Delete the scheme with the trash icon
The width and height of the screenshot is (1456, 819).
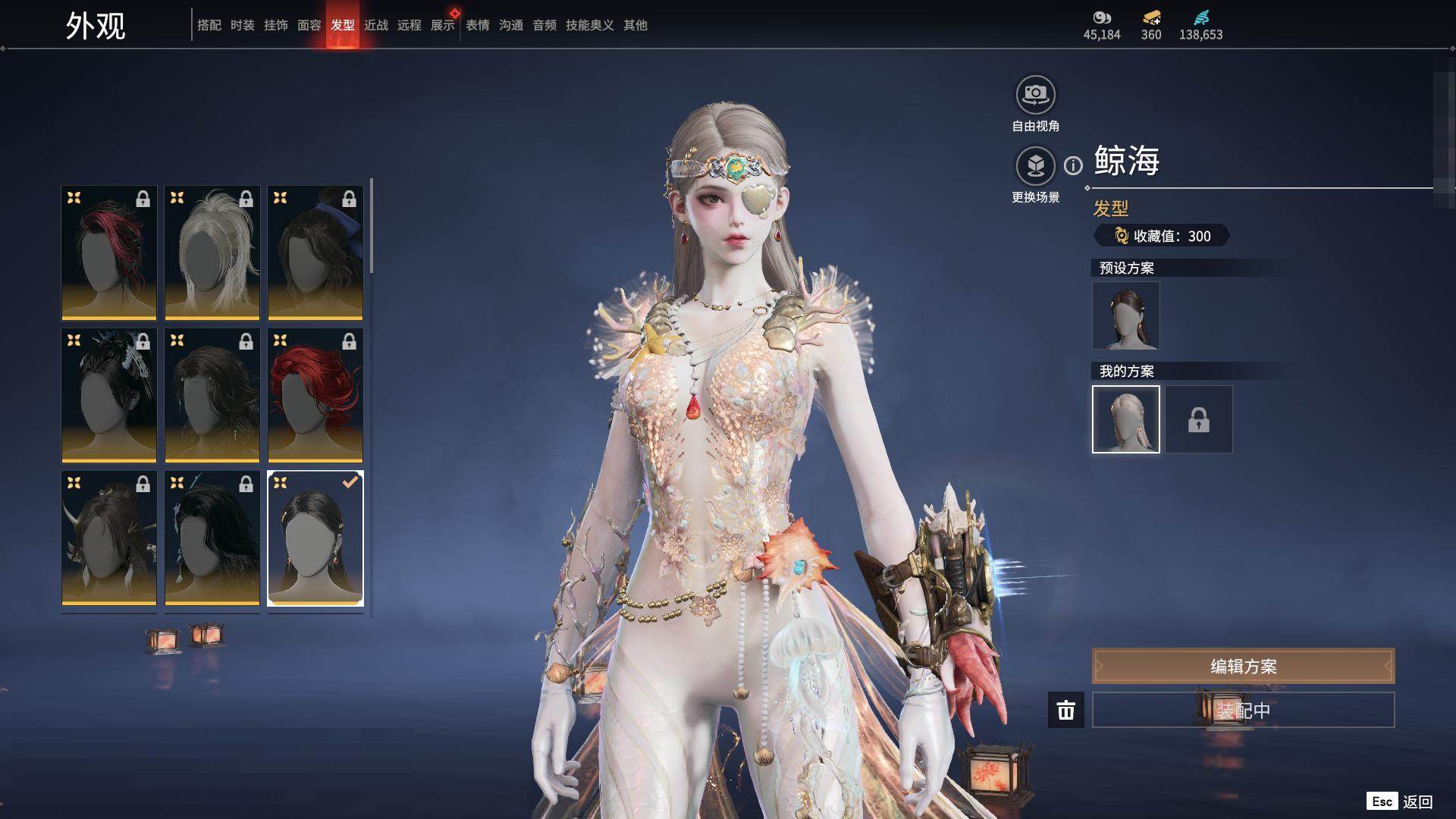tap(1065, 710)
